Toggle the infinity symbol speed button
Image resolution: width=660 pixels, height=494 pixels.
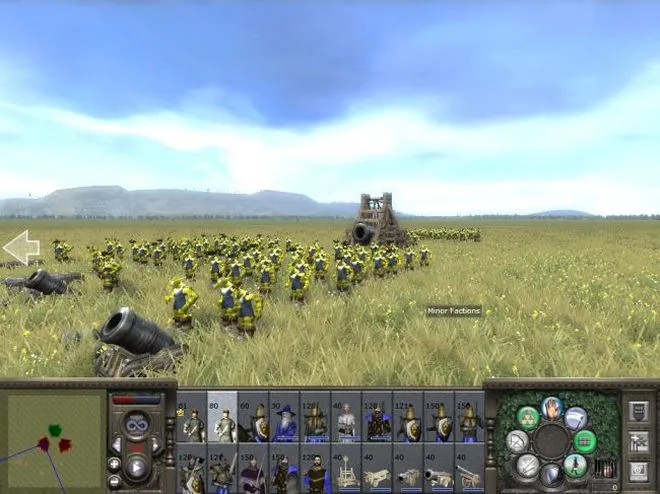136,424
